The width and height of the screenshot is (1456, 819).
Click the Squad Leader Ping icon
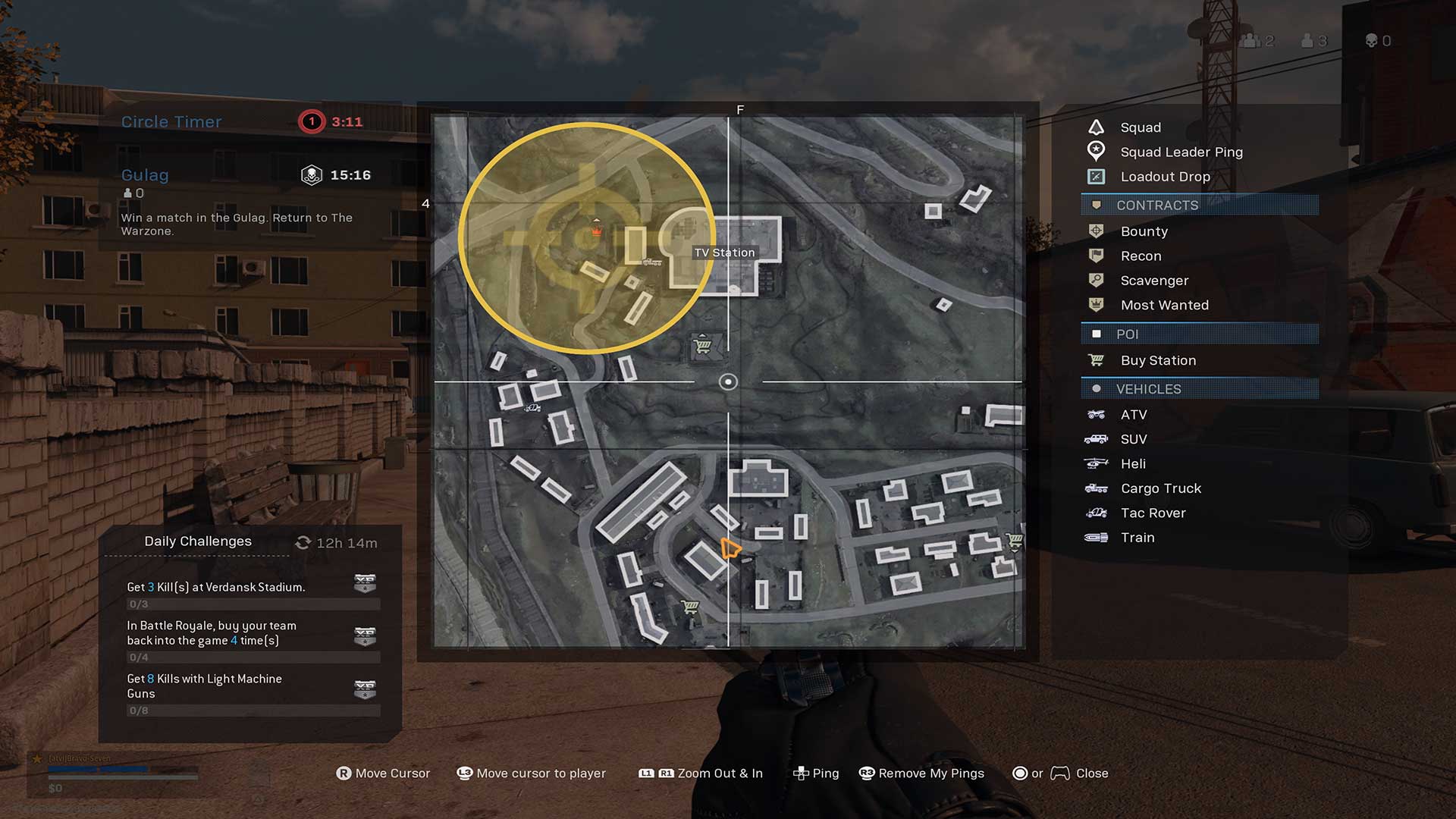[x=1095, y=151]
